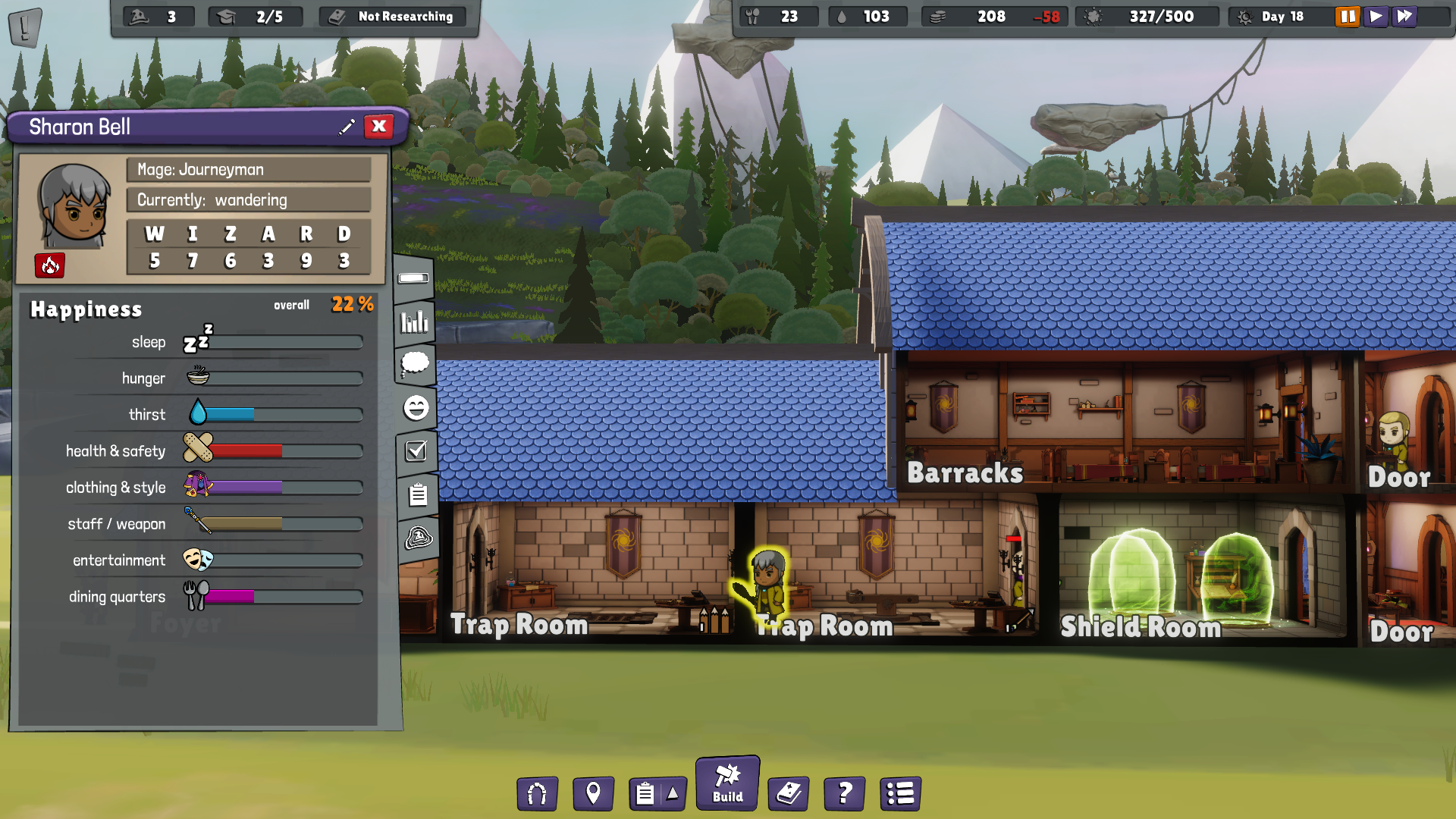
Task: Open the statistics bar chart panel
Action: pyautogui.click(x=413, y=322)
